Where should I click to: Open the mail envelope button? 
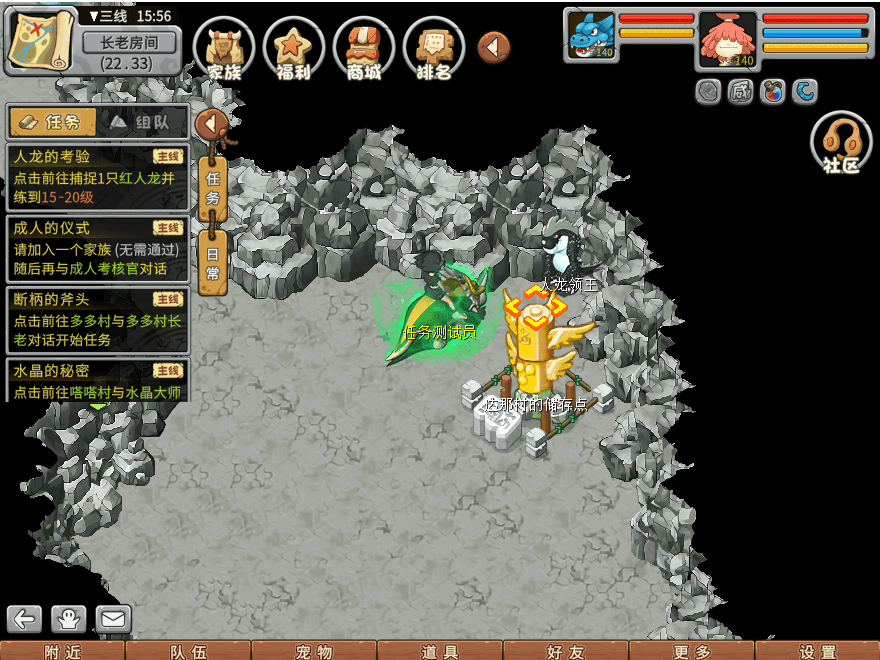113,619
